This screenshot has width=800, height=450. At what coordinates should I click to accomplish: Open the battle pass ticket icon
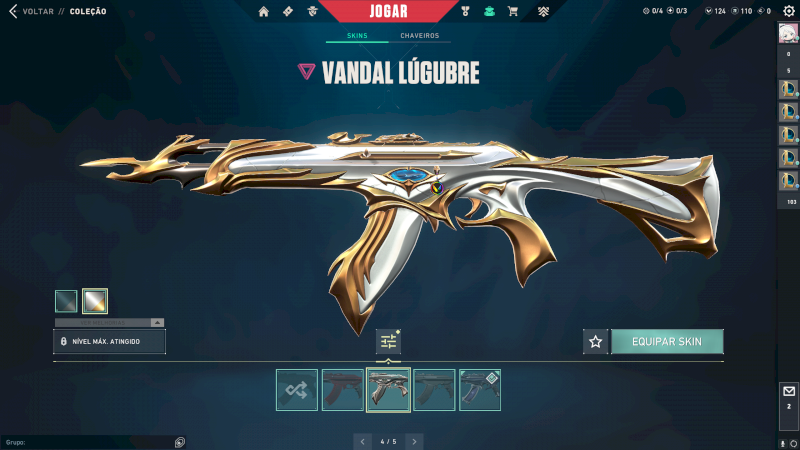coord(288,12)
